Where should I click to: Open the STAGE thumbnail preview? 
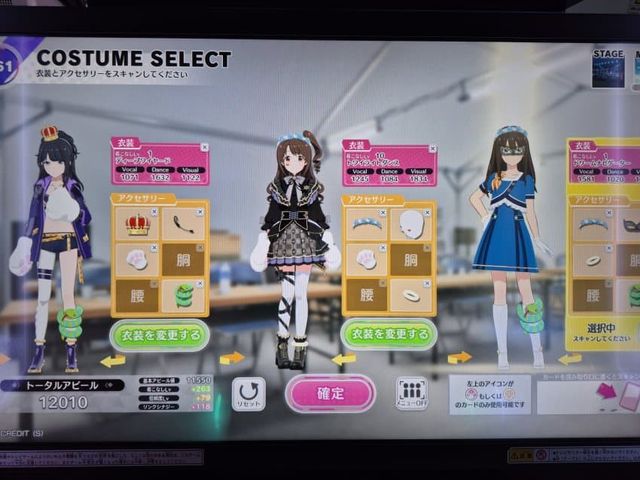click(608, 69)
